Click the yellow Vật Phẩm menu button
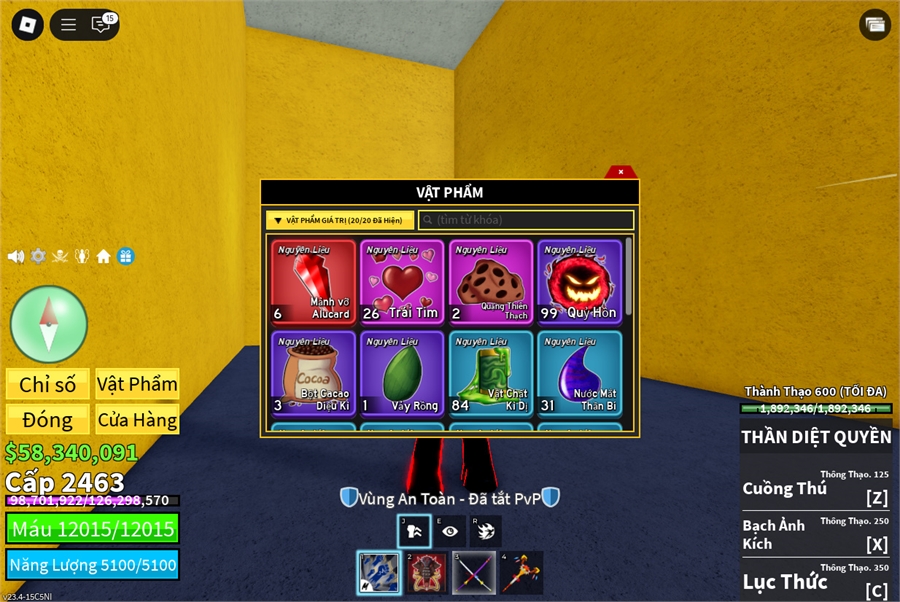This screenshot has height=602, width=900. 137,384
